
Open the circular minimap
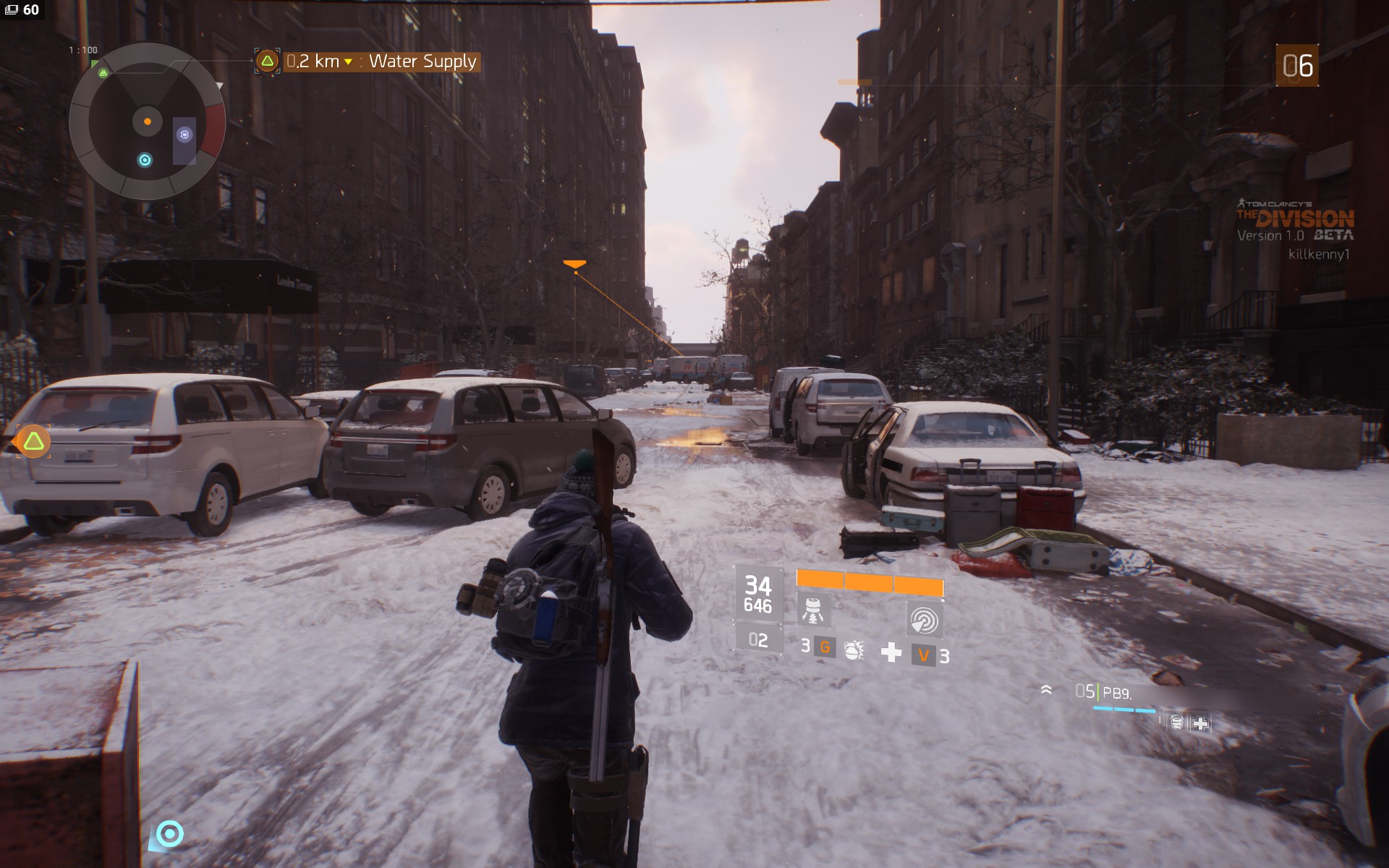(x=148, y=122)
